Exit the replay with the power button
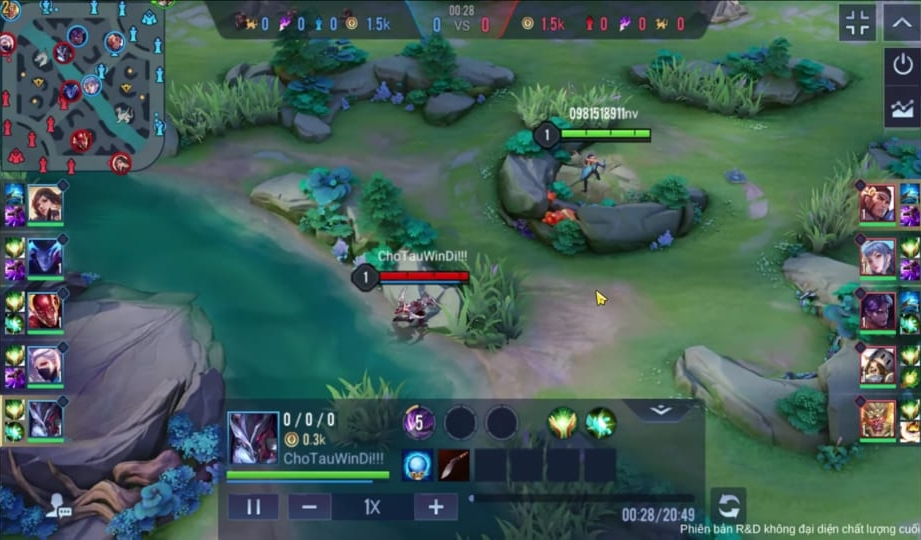The width and height of the screenshot is (921, 540). point(902,65)
